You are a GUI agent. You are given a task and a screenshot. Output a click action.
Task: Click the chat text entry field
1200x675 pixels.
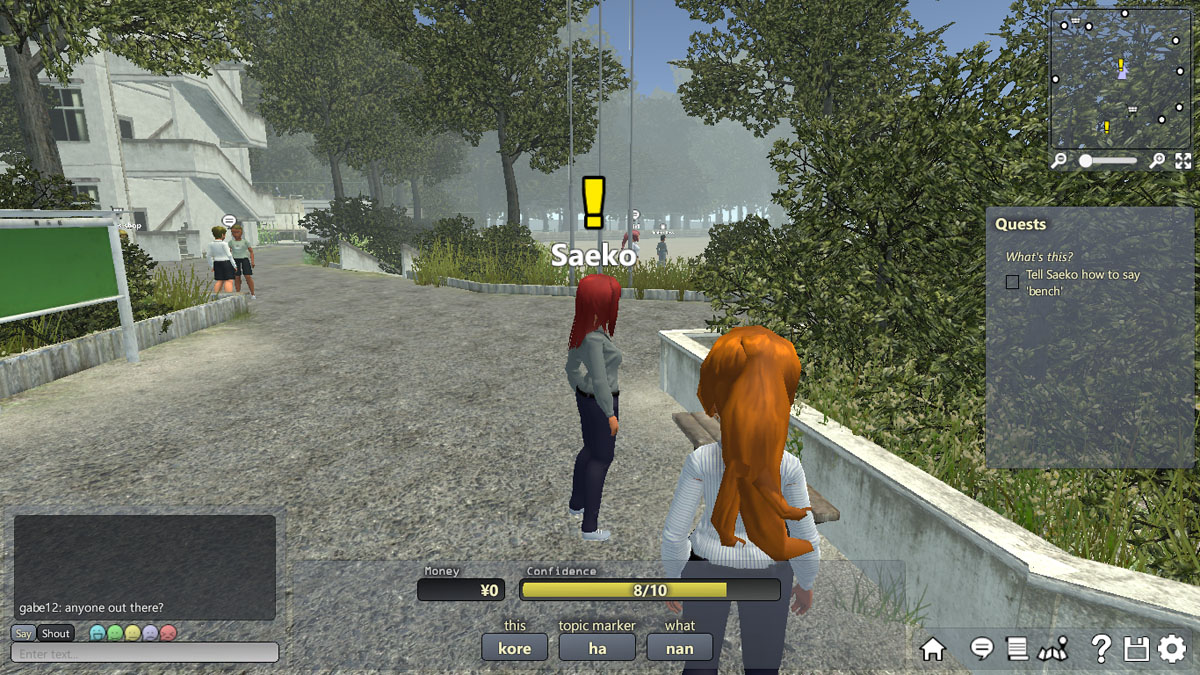145,653
